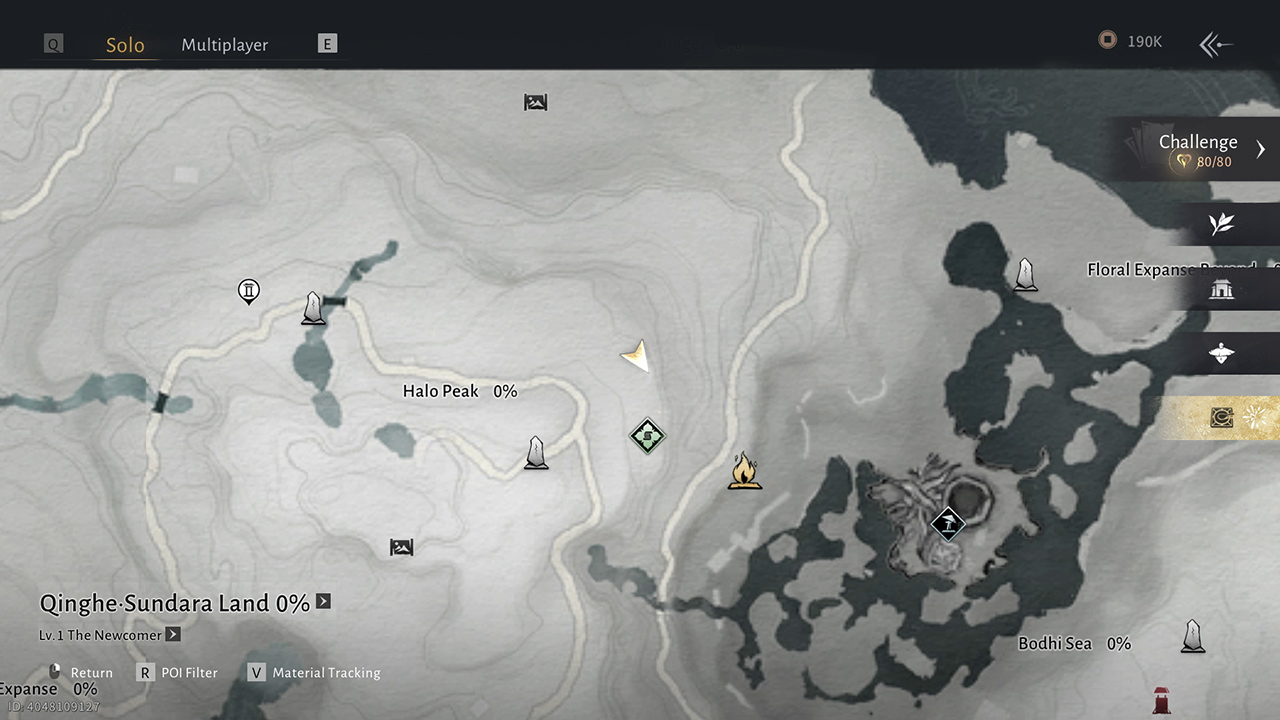
Task: Open the Lv.1 The Newcomer details arrow
Action: [x=173, y=634]
